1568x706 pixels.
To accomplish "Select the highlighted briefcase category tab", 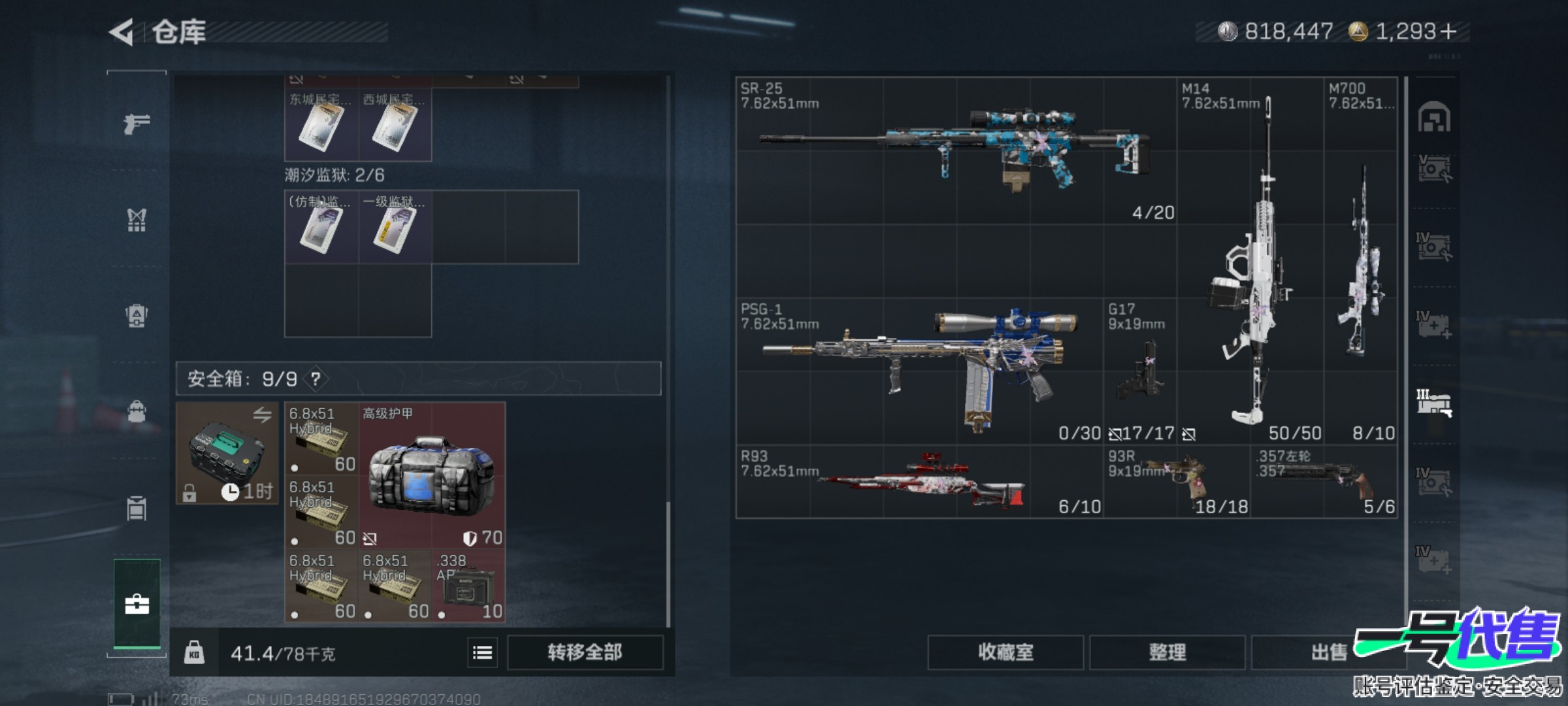I will pos(137,603).
